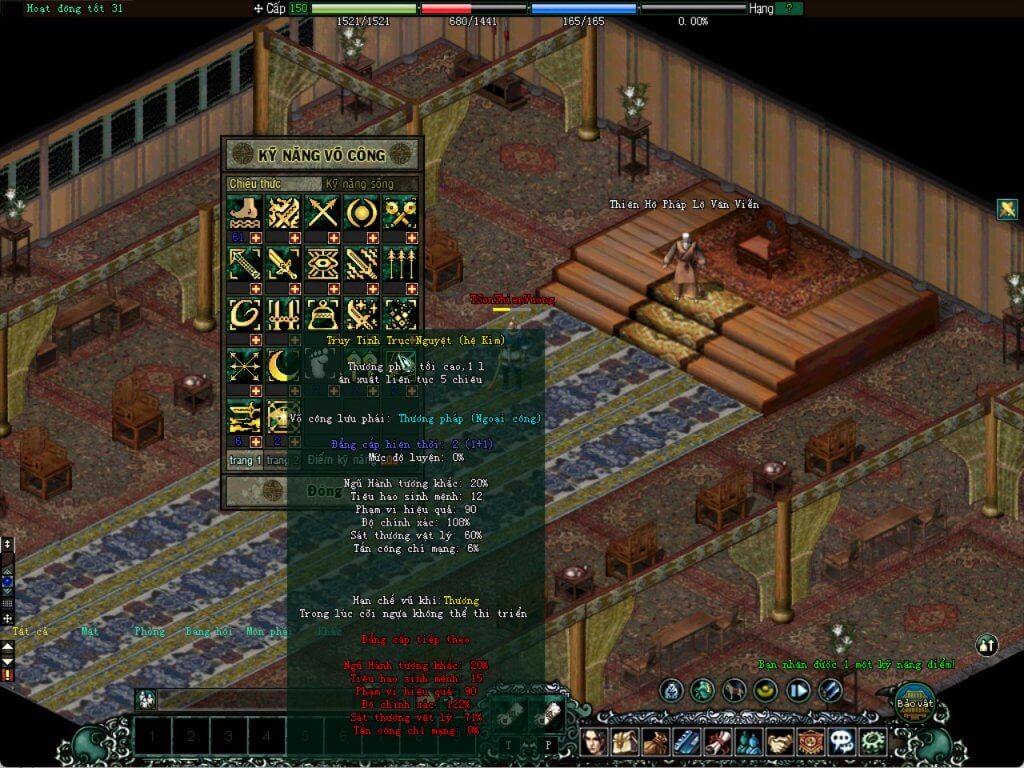Screen dimensions: 1024x768
Task: Switch to the Bang hội chat channel
Action: (208, 631)
